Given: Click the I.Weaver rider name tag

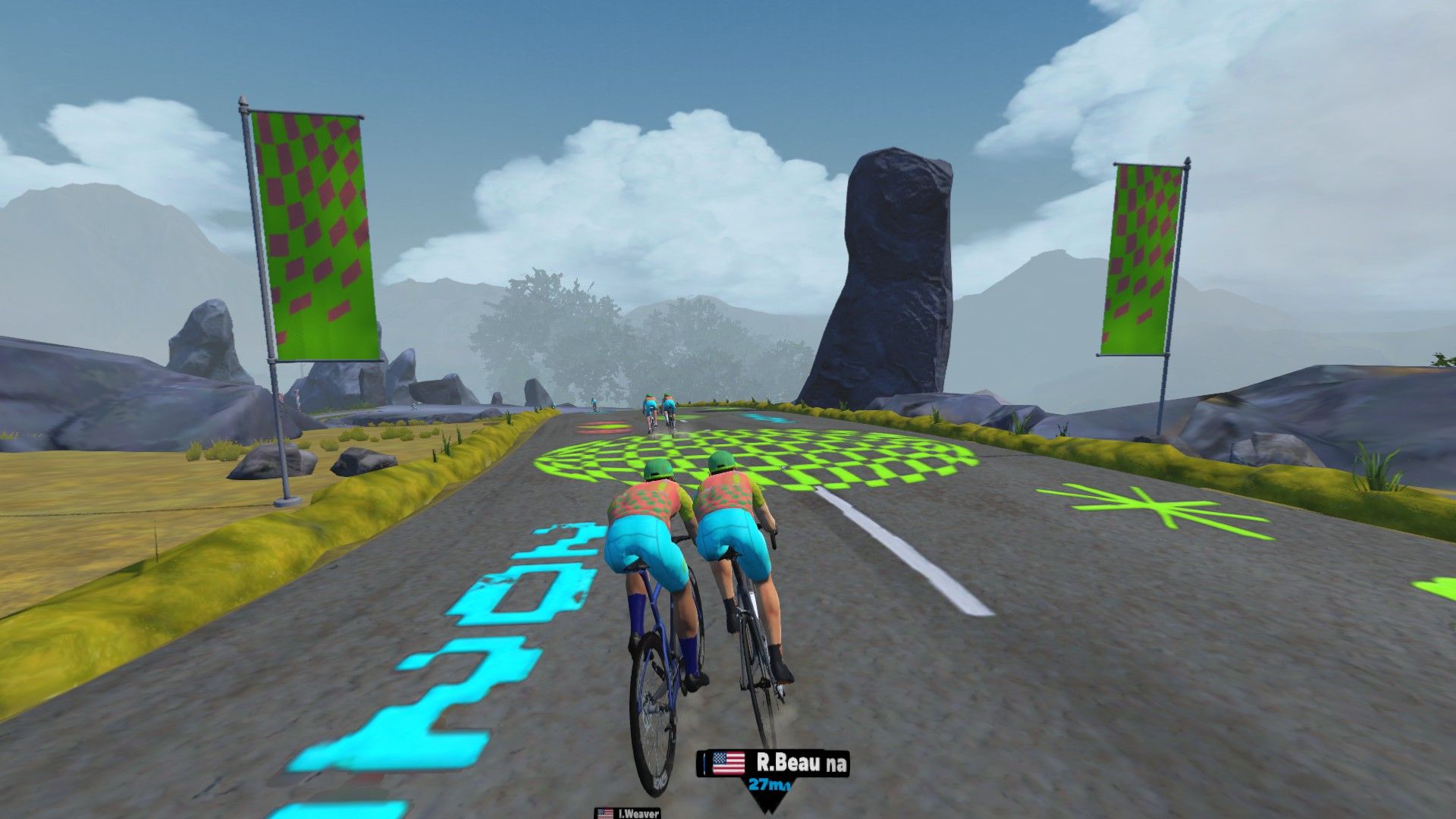Looking at the screenshot, I should pos(629,814).
